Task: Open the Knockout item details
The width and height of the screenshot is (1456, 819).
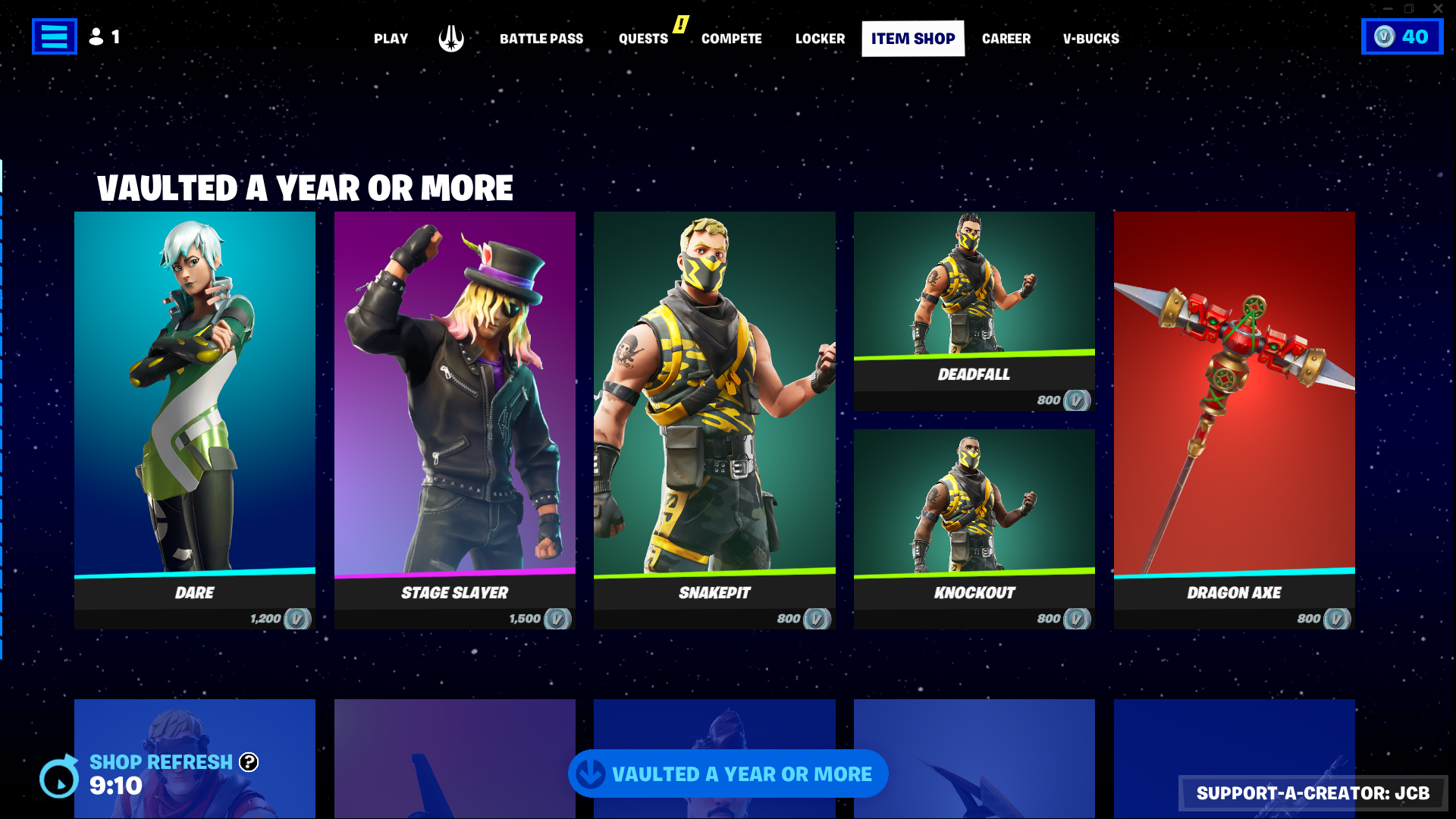Action: 974,523
